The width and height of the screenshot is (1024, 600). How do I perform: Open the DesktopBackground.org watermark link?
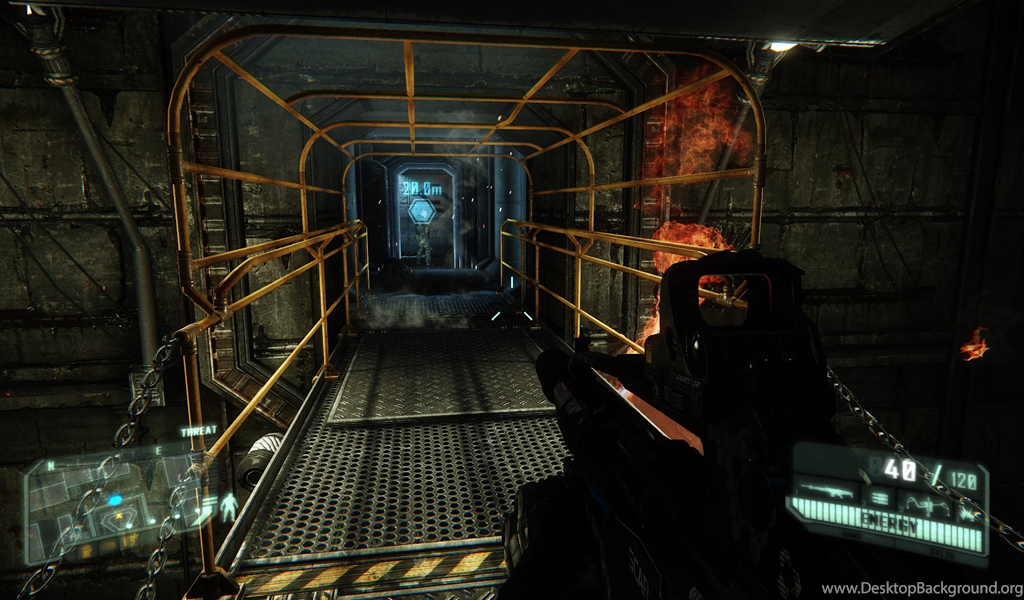[921, 588]
